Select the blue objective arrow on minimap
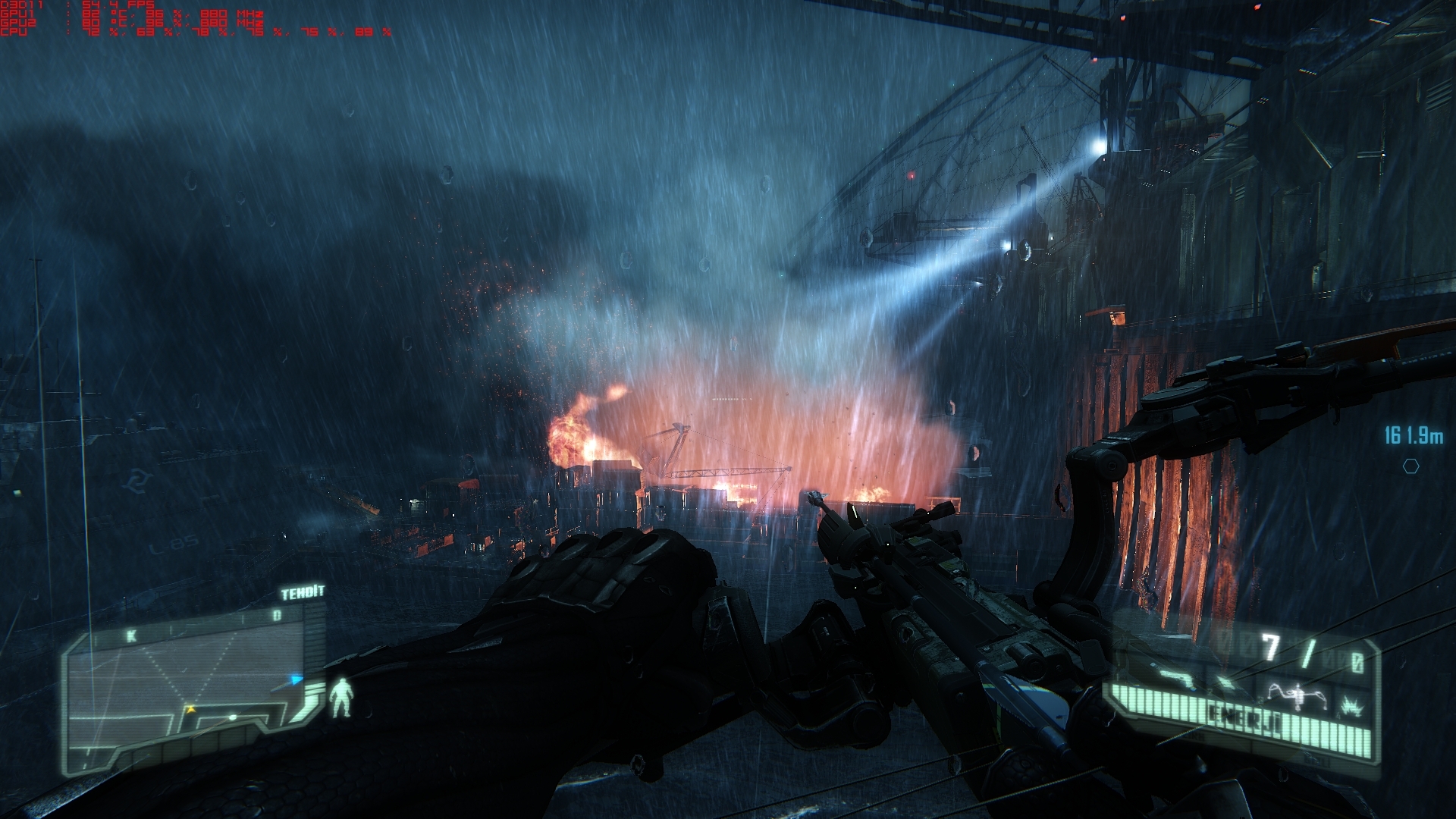The image size is (1456, 819). click(297, 679)
